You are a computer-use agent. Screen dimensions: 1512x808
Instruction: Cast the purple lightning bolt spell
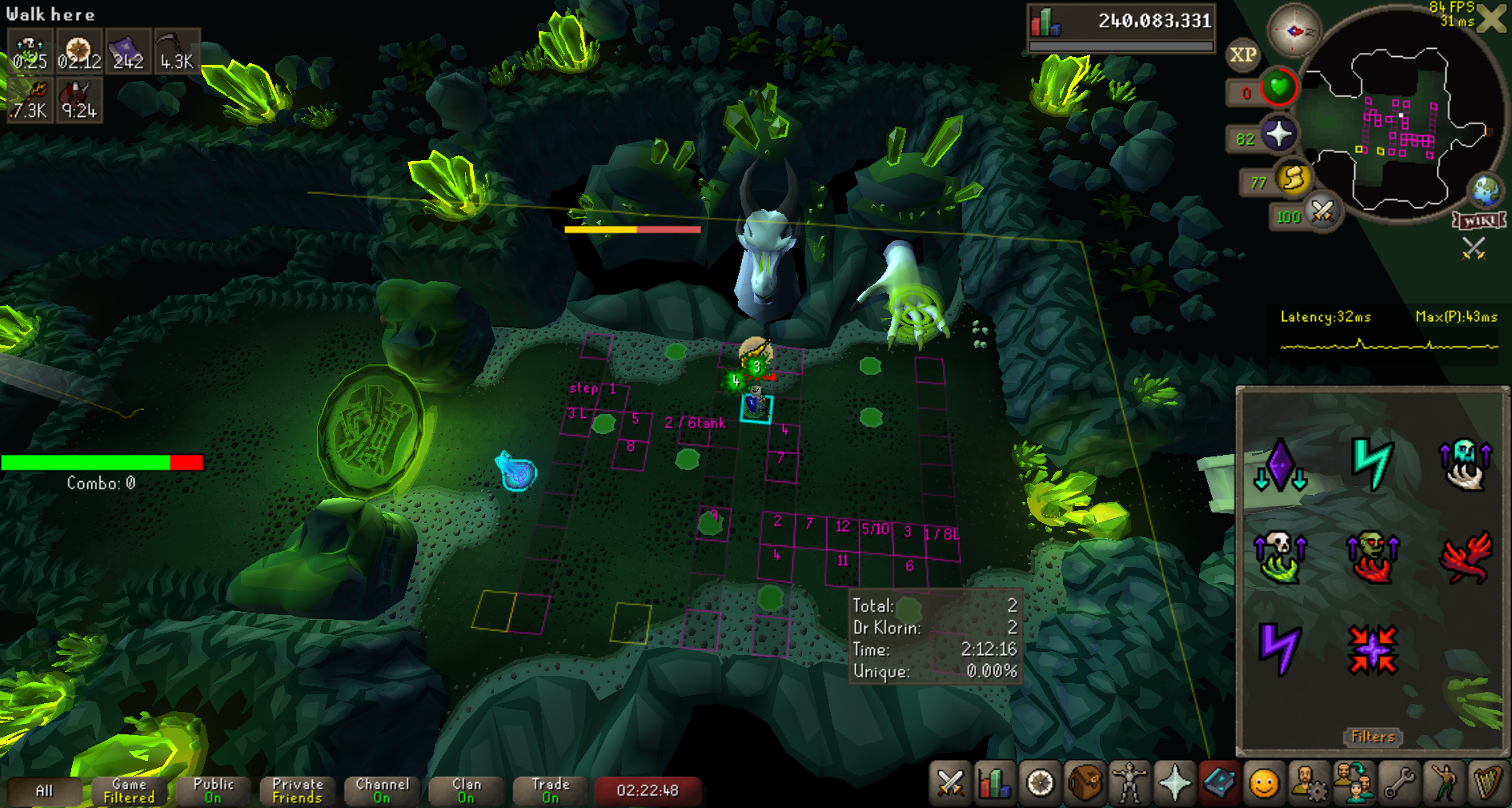coord(1278,648)
